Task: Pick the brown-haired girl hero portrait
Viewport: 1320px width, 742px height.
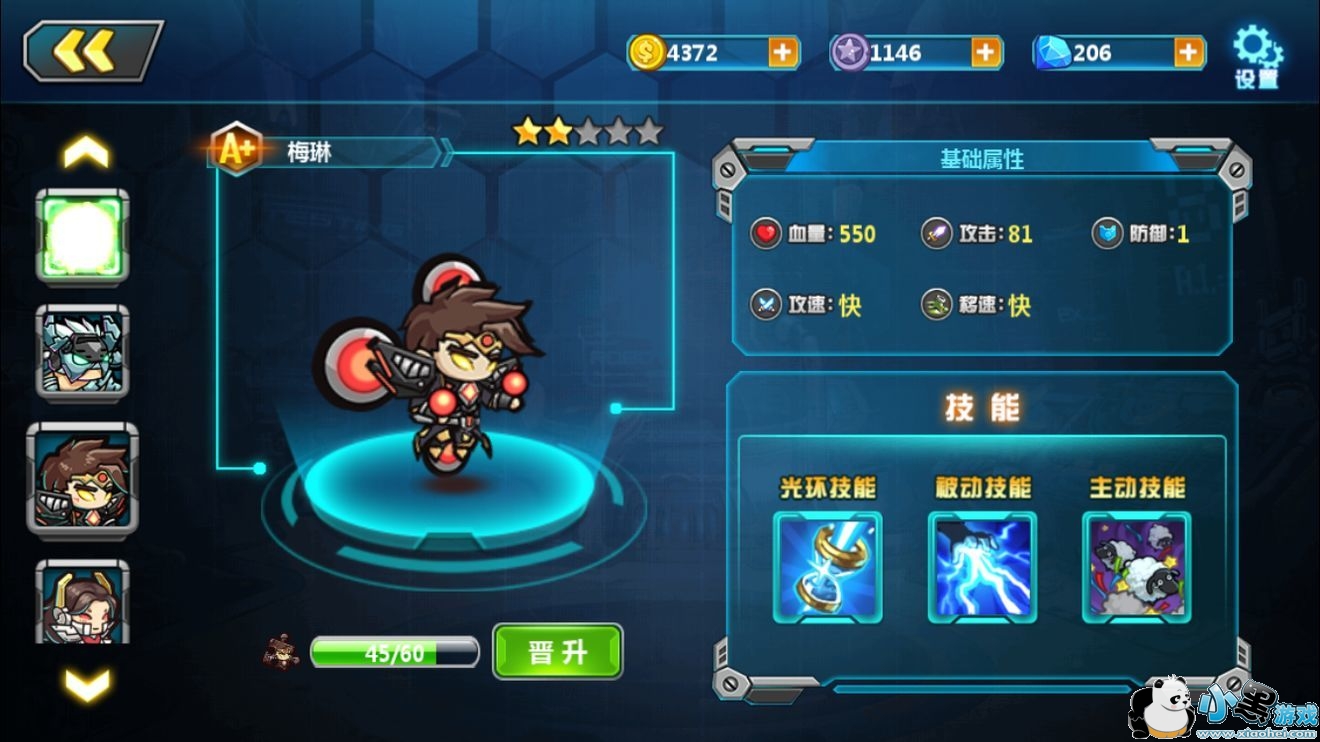Action: 83,600
